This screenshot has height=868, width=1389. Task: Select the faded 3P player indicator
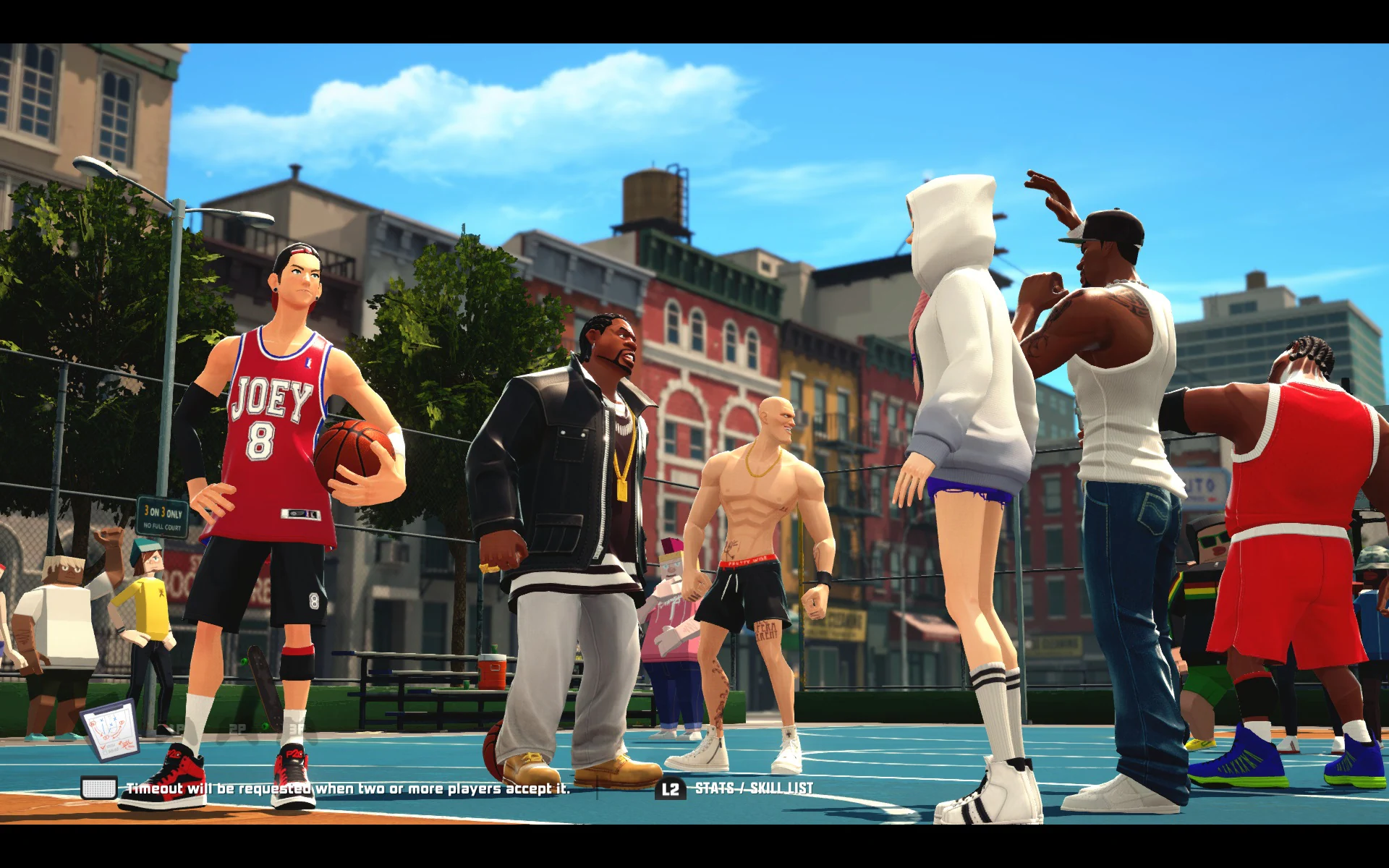tap(297, 726)
